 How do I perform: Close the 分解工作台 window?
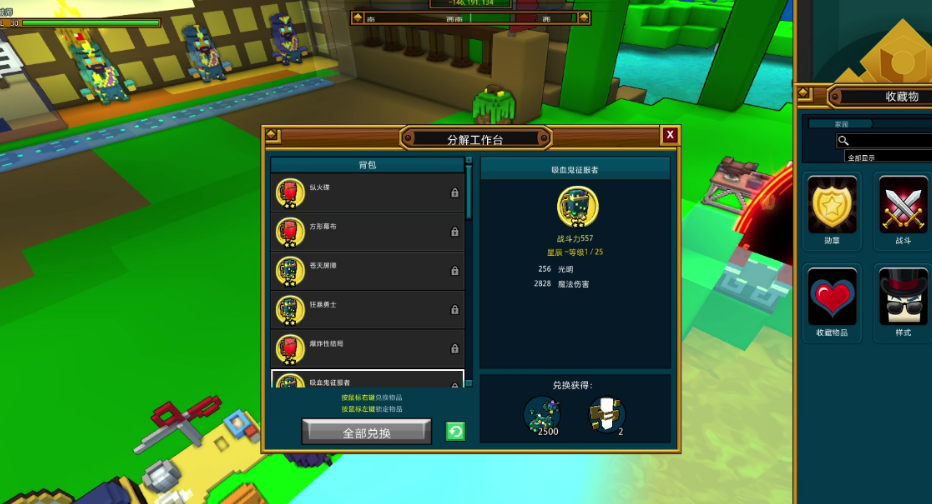(670, 135)
